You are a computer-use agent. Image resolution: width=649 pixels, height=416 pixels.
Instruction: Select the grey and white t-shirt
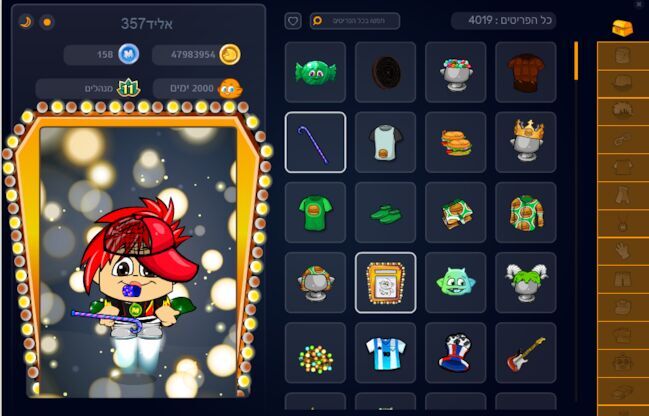pos(385,142)
